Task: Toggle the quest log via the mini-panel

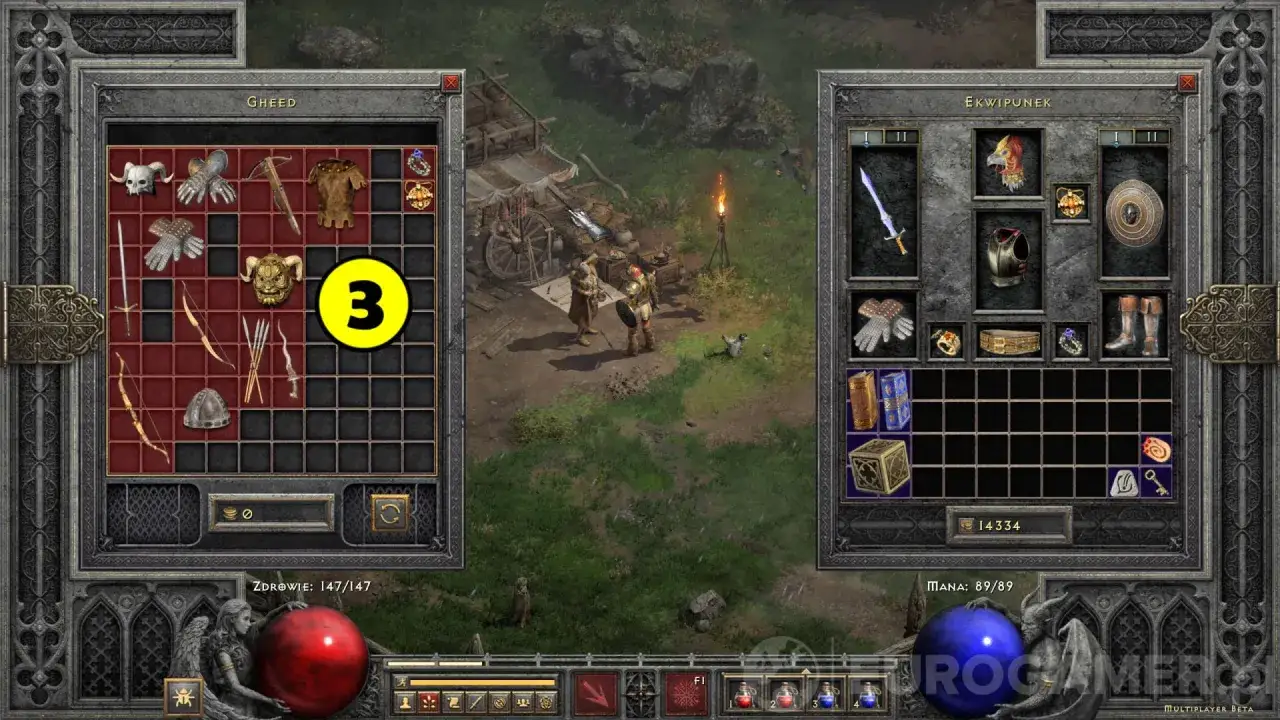Action: (x=452, y=701)
